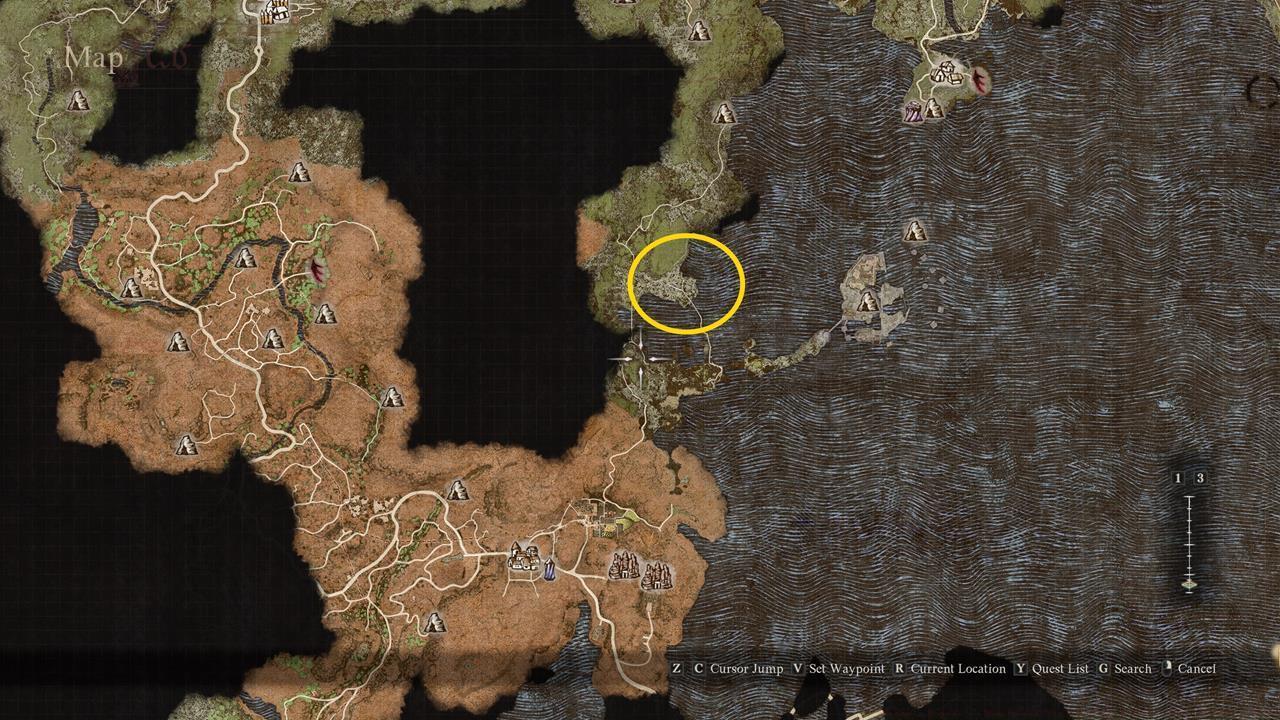Click the current location compass marker

point(639,360)
